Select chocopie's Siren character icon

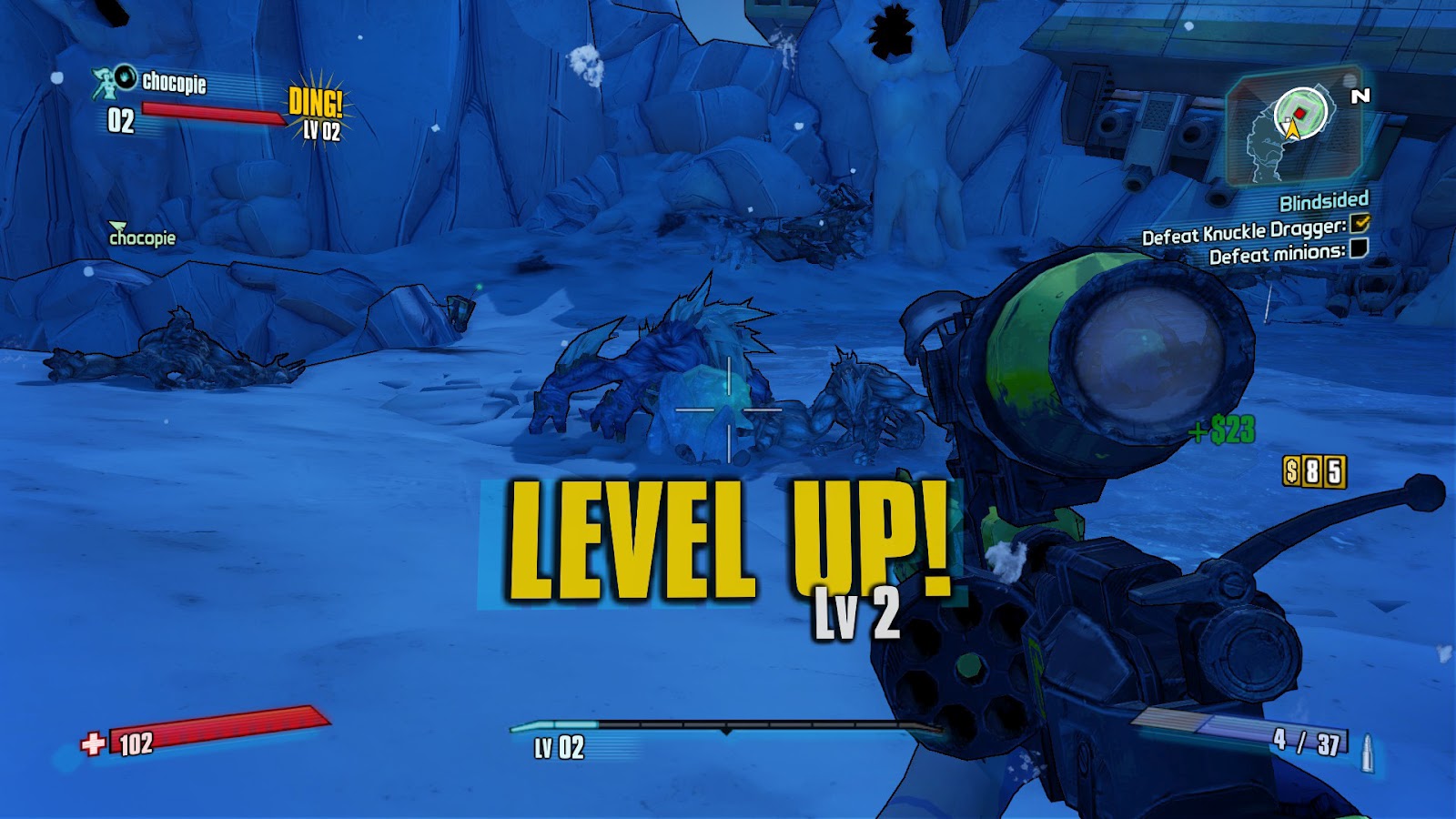click(103, 82)
